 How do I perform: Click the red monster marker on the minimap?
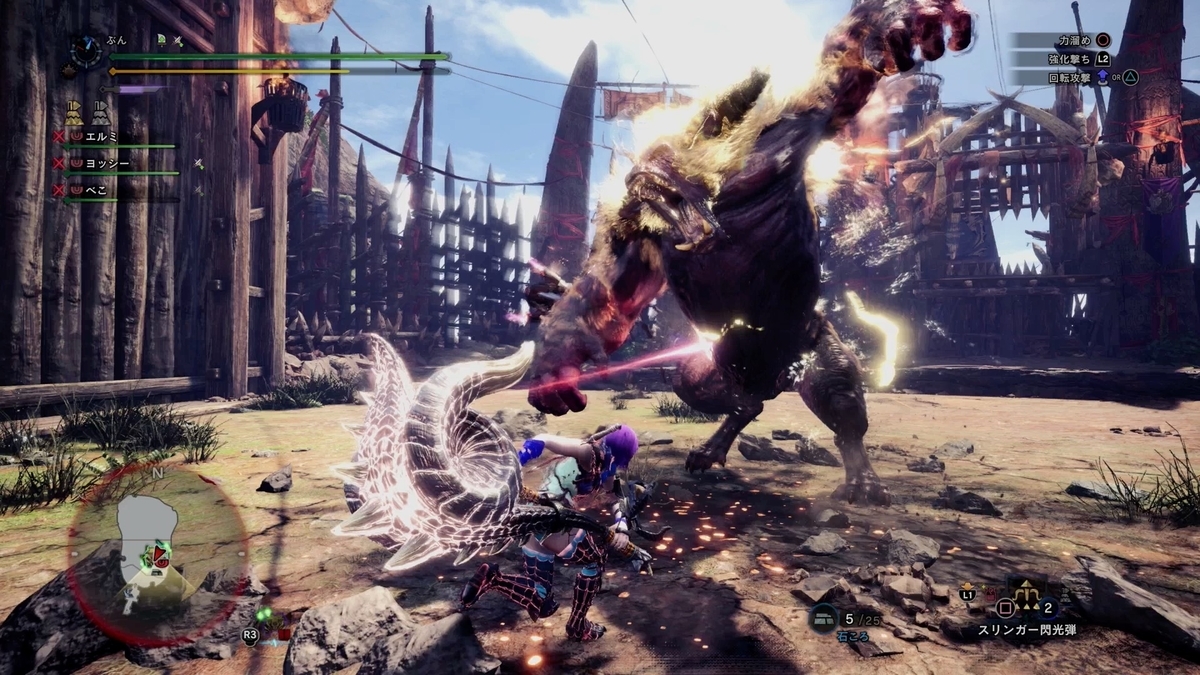[160, 553]
